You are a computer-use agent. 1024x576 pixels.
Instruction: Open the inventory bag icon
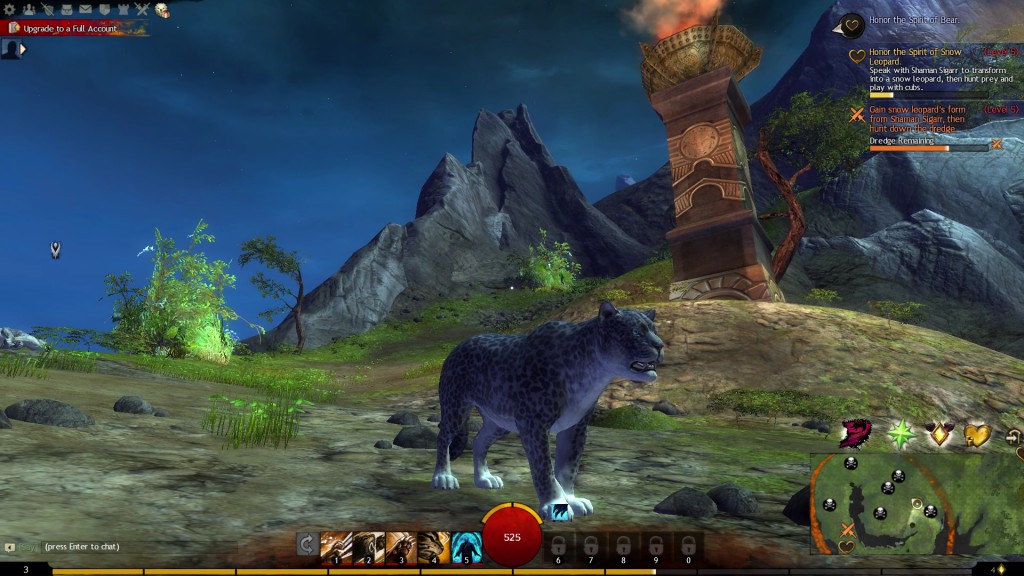click(x=66, y=9)
